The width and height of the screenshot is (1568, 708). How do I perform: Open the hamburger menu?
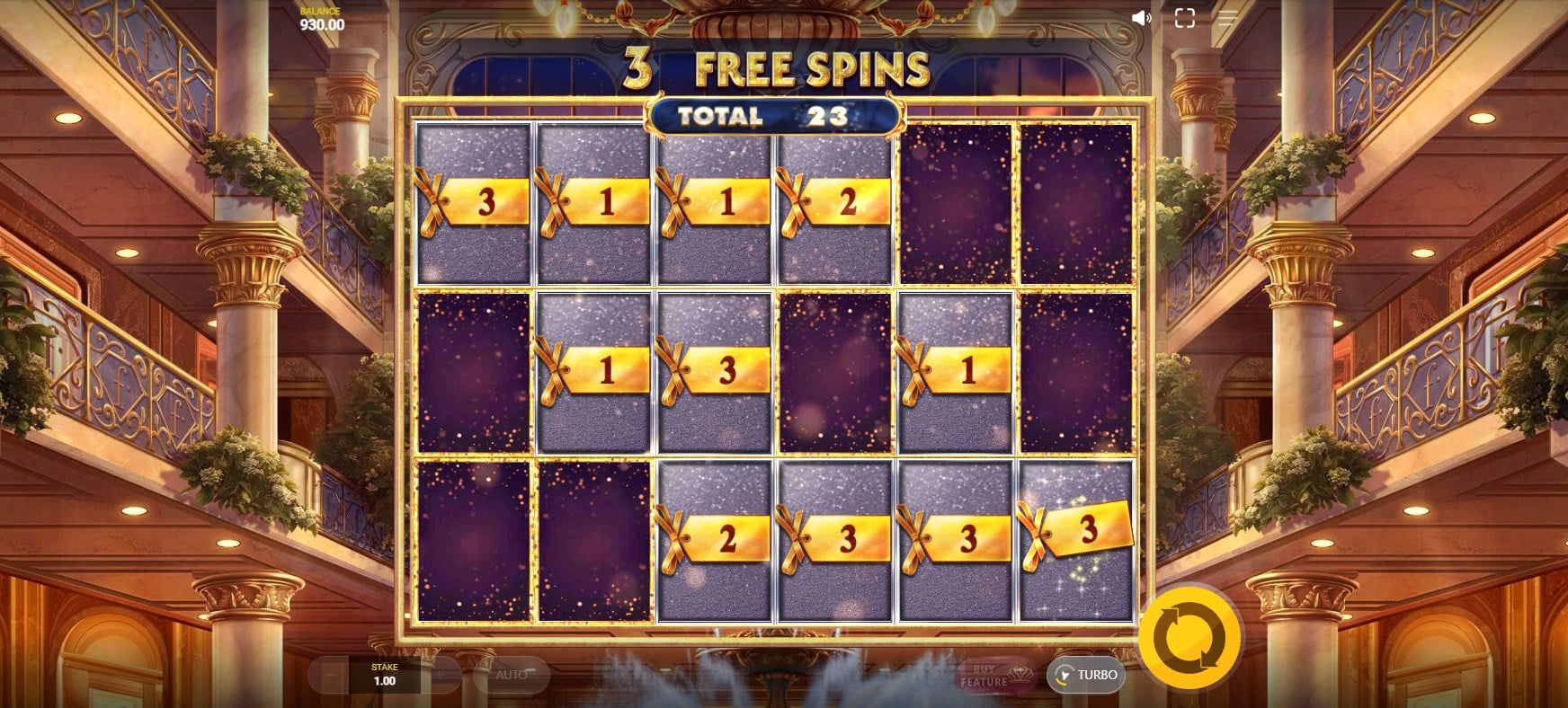[1227, 19]
